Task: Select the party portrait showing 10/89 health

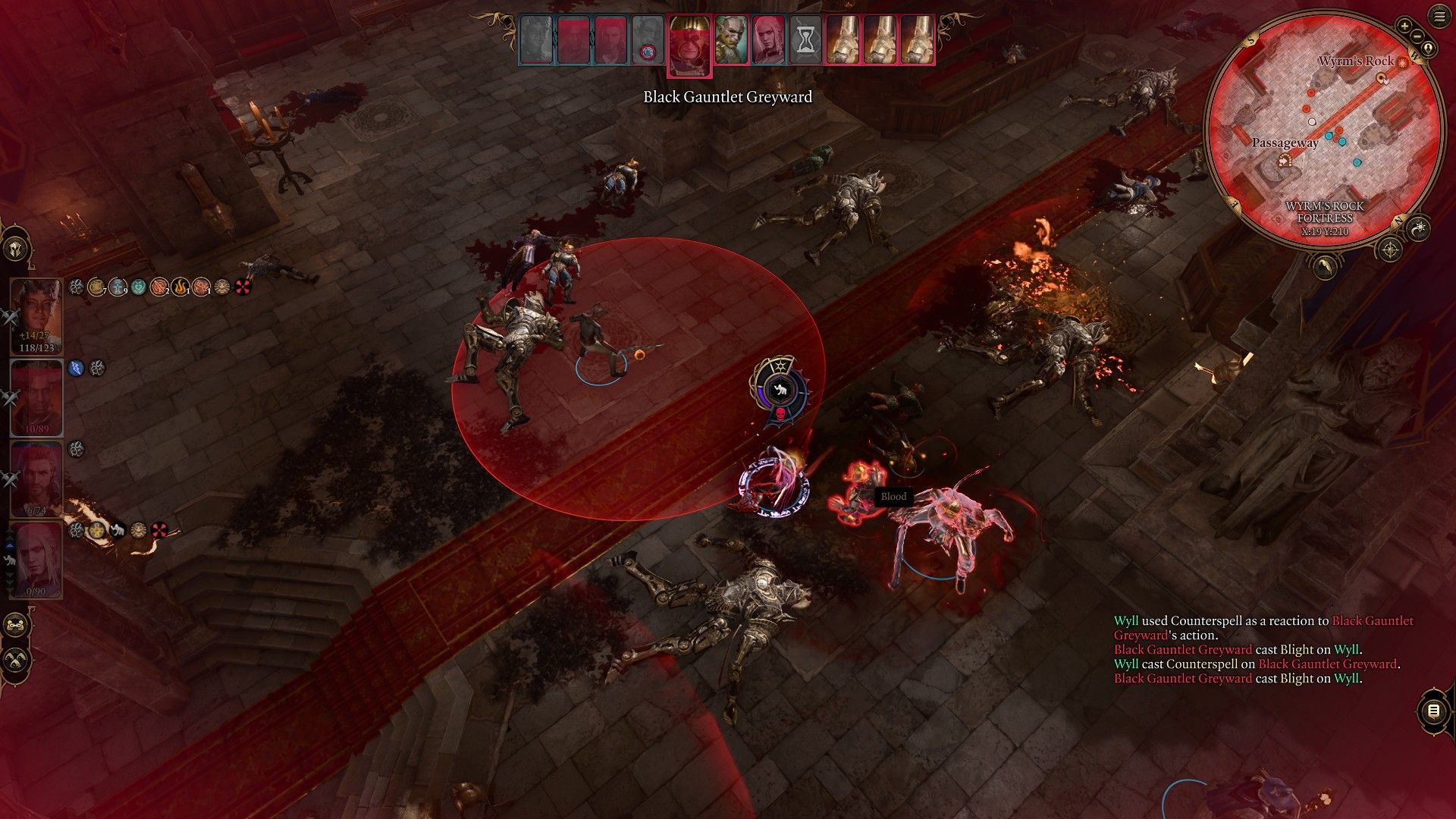Action: 36,397
